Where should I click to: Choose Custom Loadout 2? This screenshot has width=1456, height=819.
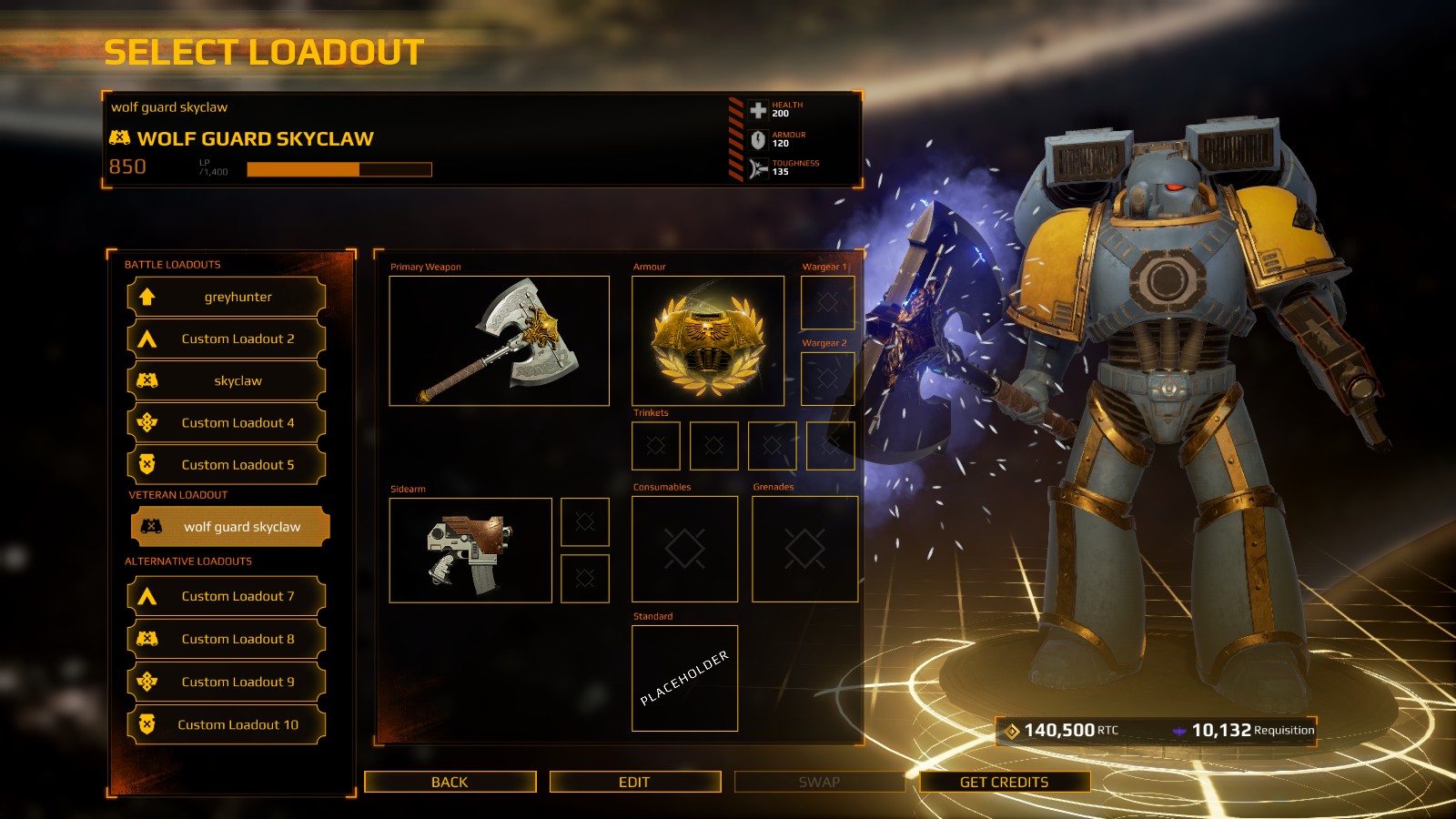tap(227, 339)
